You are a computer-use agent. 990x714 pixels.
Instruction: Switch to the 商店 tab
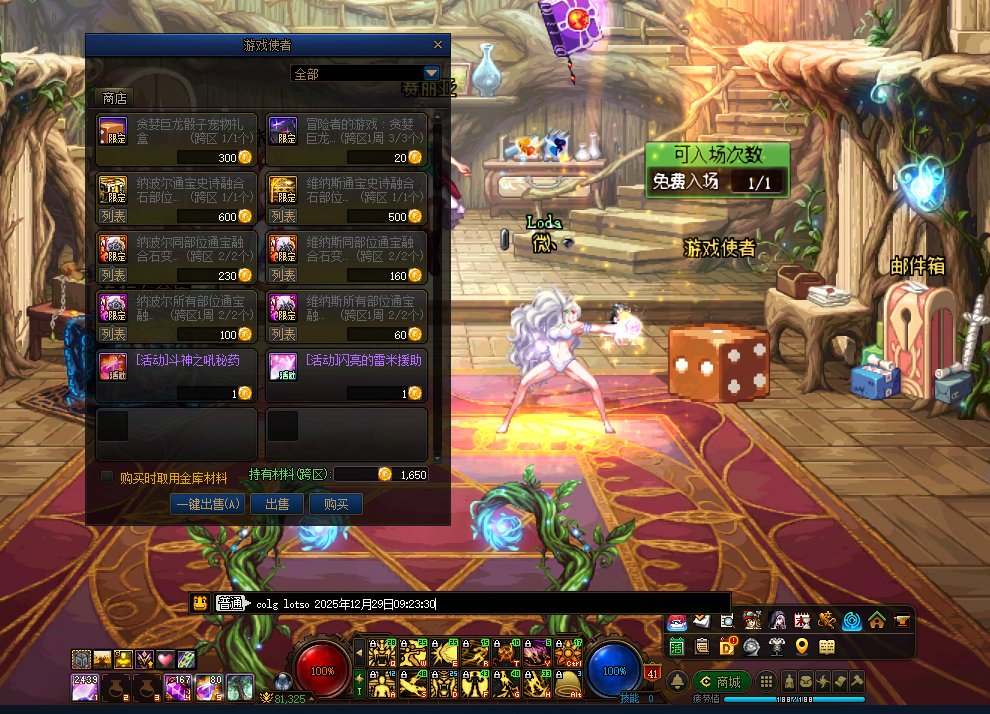pos(115,98)
